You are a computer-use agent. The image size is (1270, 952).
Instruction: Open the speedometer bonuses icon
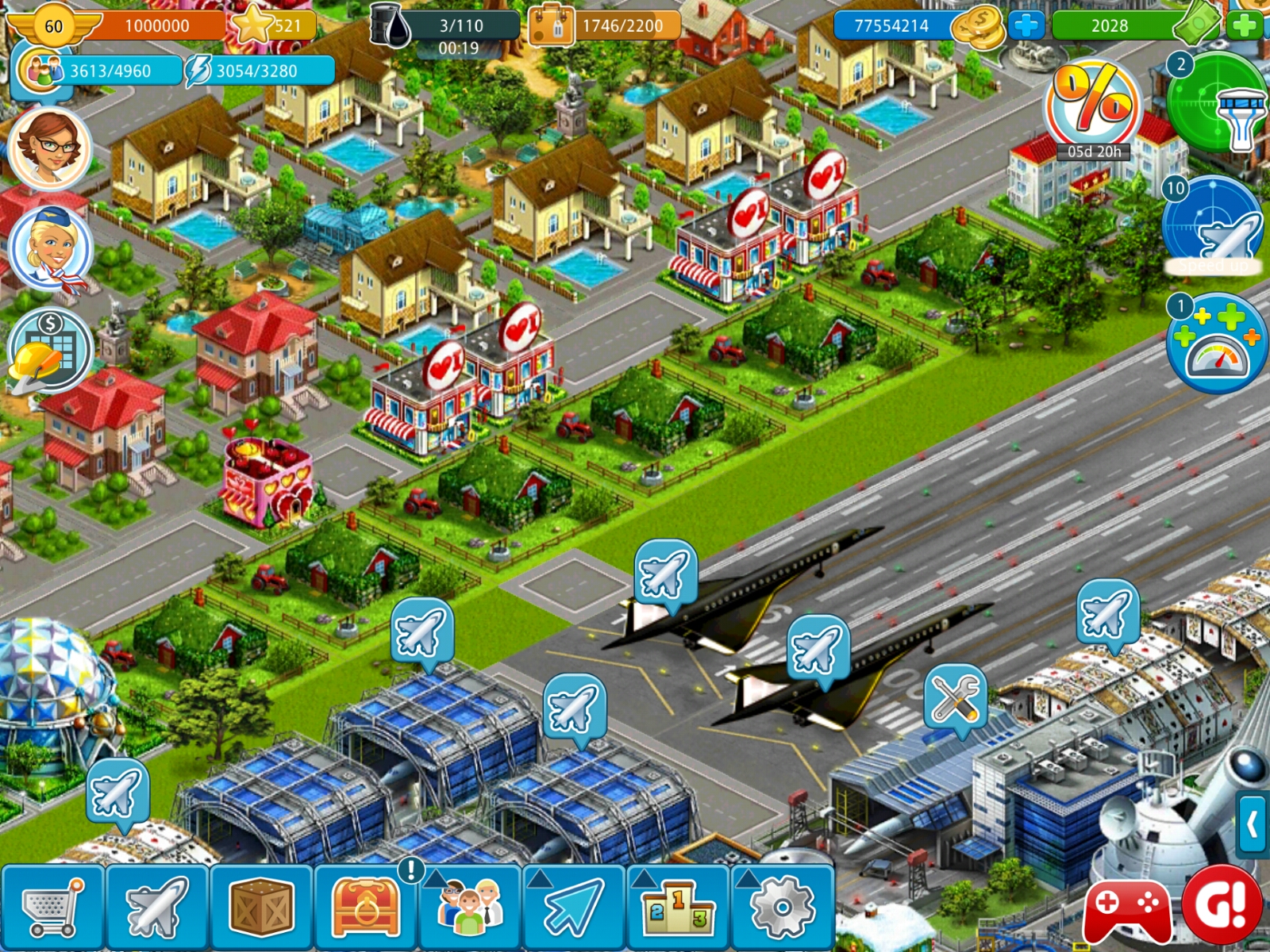click(1216, 347)
